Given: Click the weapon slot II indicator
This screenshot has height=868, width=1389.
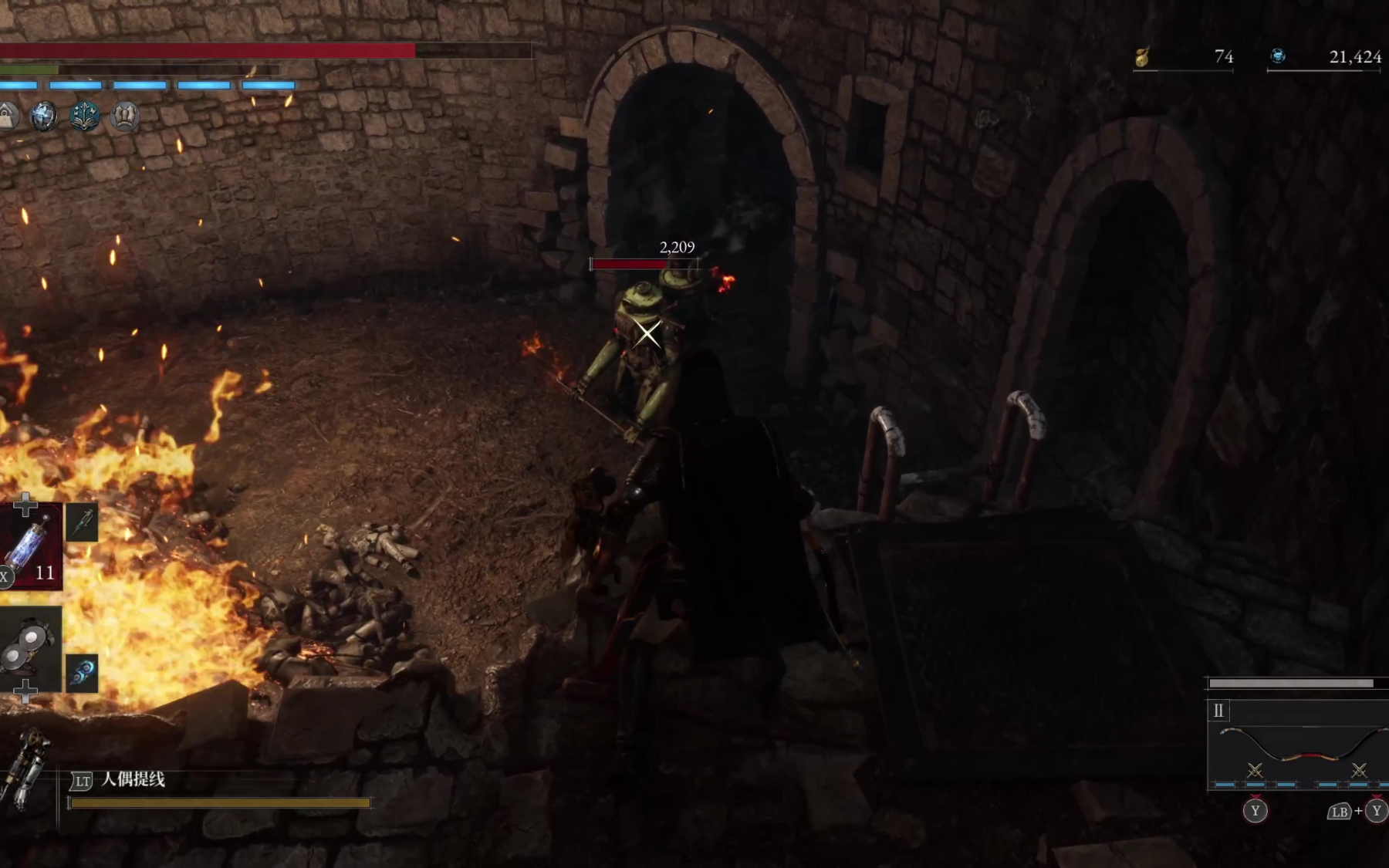Looking at the screenshot, I should coord(1218,711).
